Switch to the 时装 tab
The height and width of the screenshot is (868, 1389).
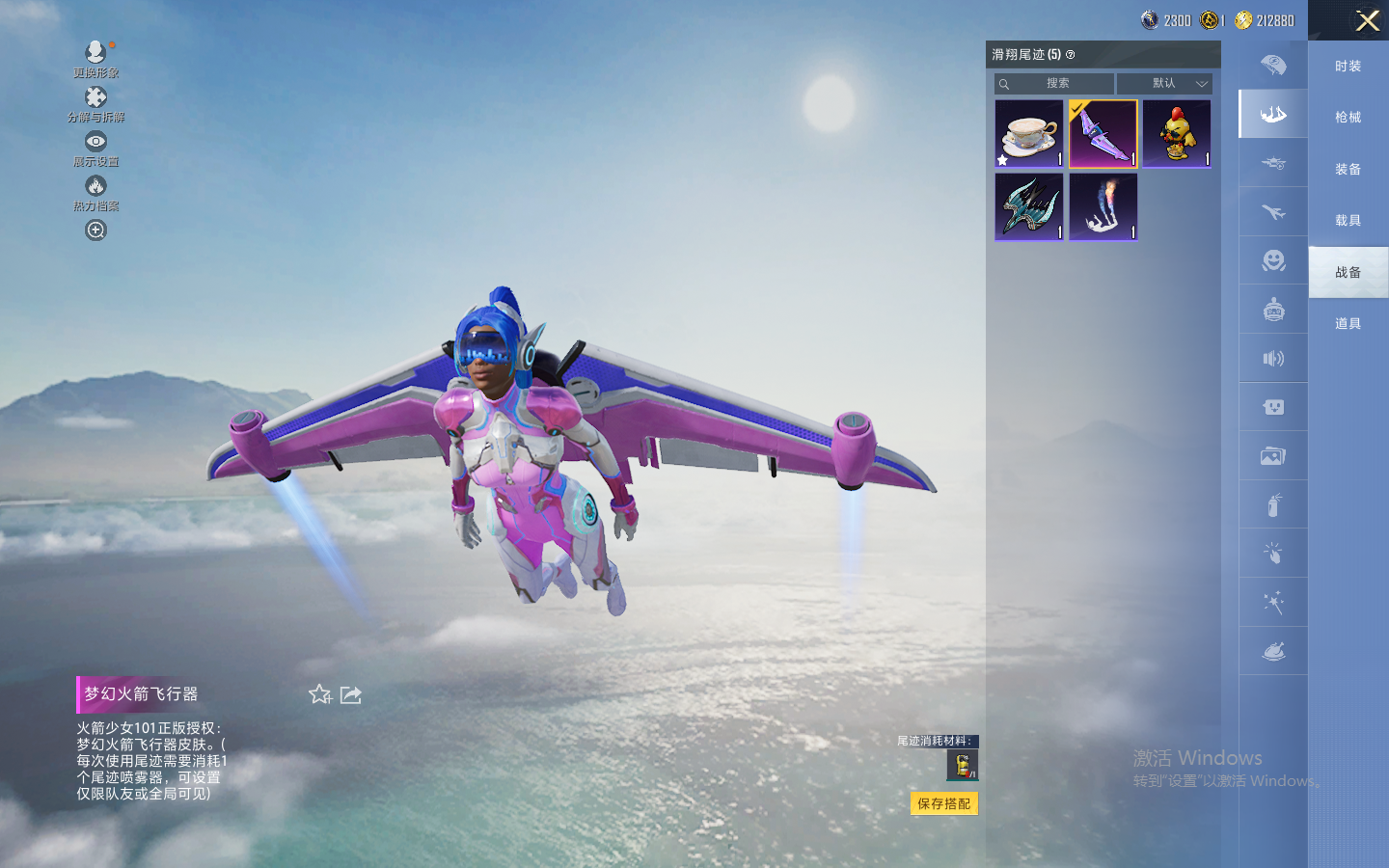[1348, 67]
